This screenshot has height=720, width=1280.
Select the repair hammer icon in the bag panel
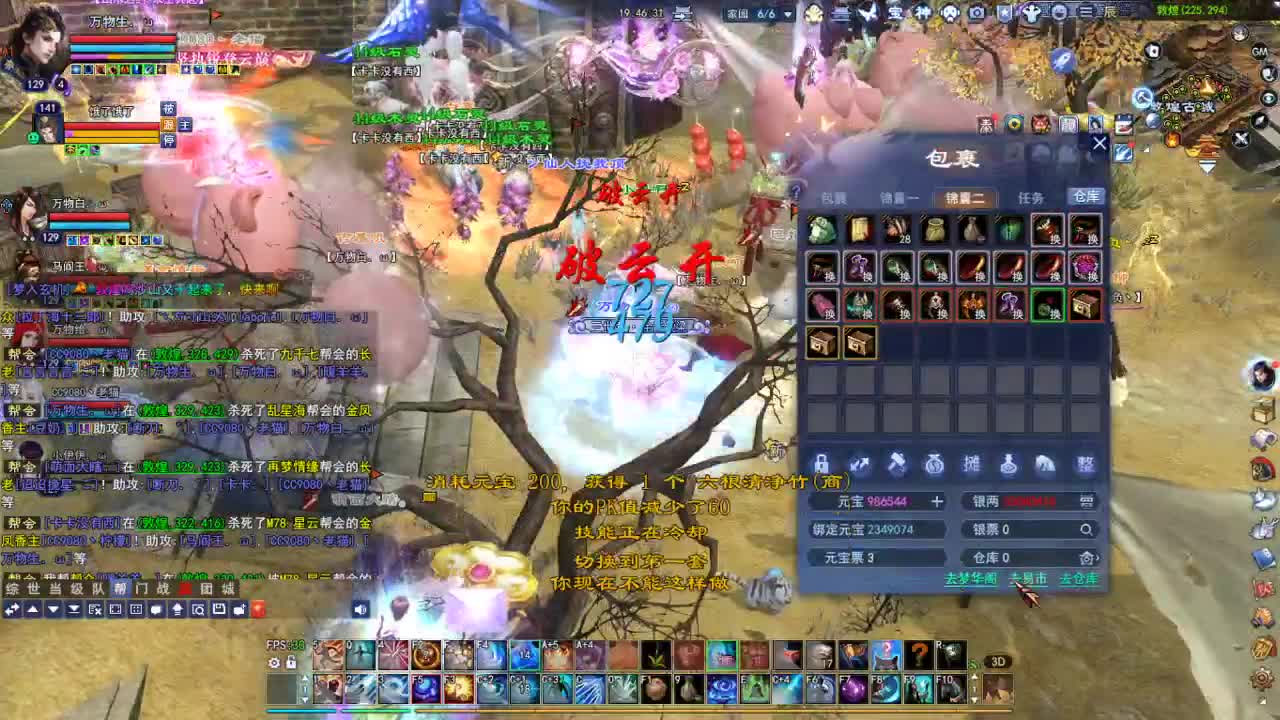pos(897,462)
